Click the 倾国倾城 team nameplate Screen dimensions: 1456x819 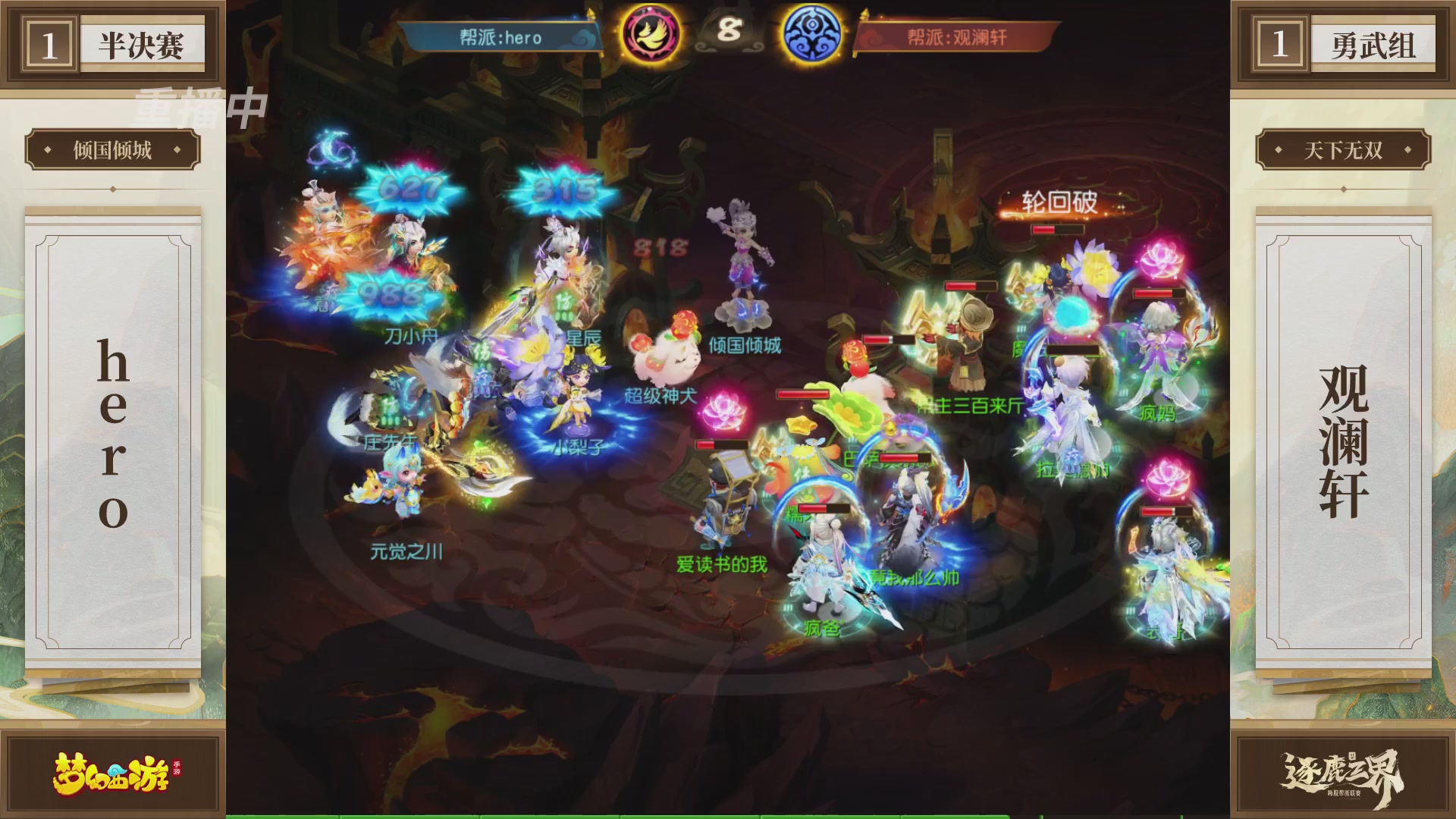(x=109, y=150)
